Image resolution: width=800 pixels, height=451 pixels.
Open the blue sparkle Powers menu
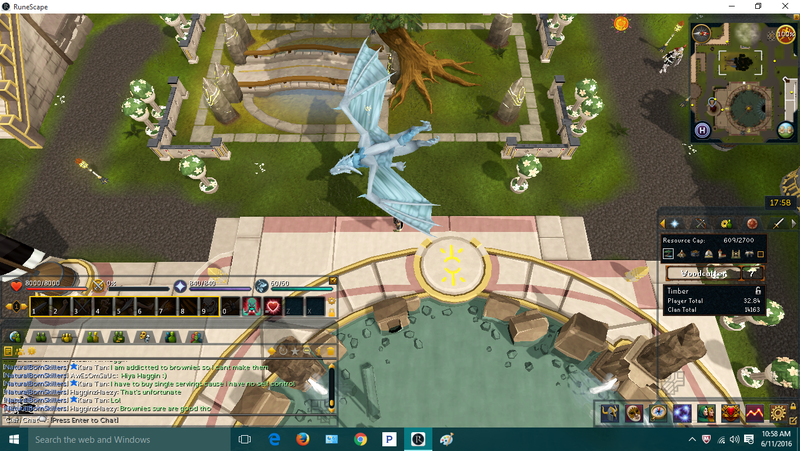click(682, 413)
